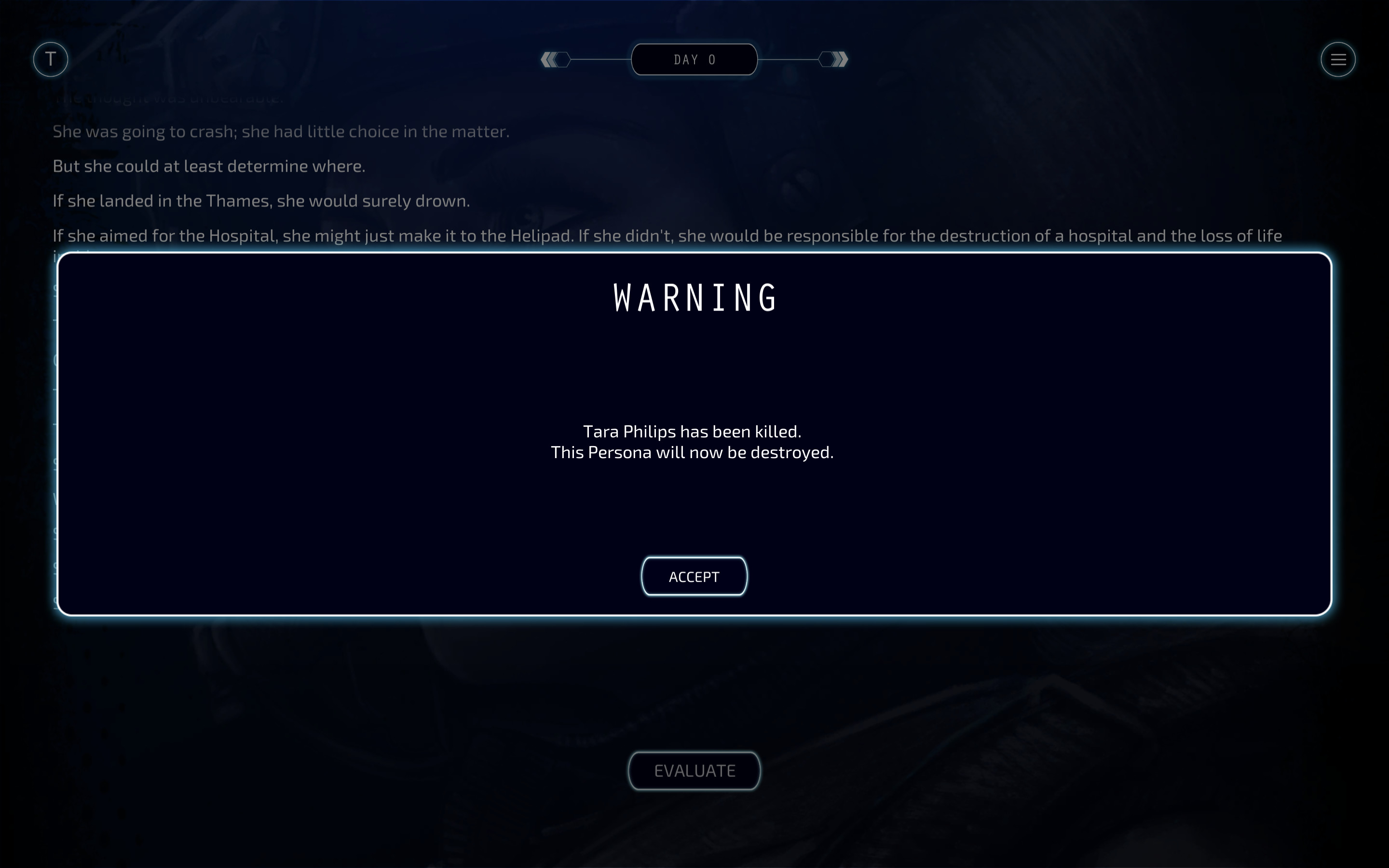Click the day progress timeline bar

tap(694, 59)
